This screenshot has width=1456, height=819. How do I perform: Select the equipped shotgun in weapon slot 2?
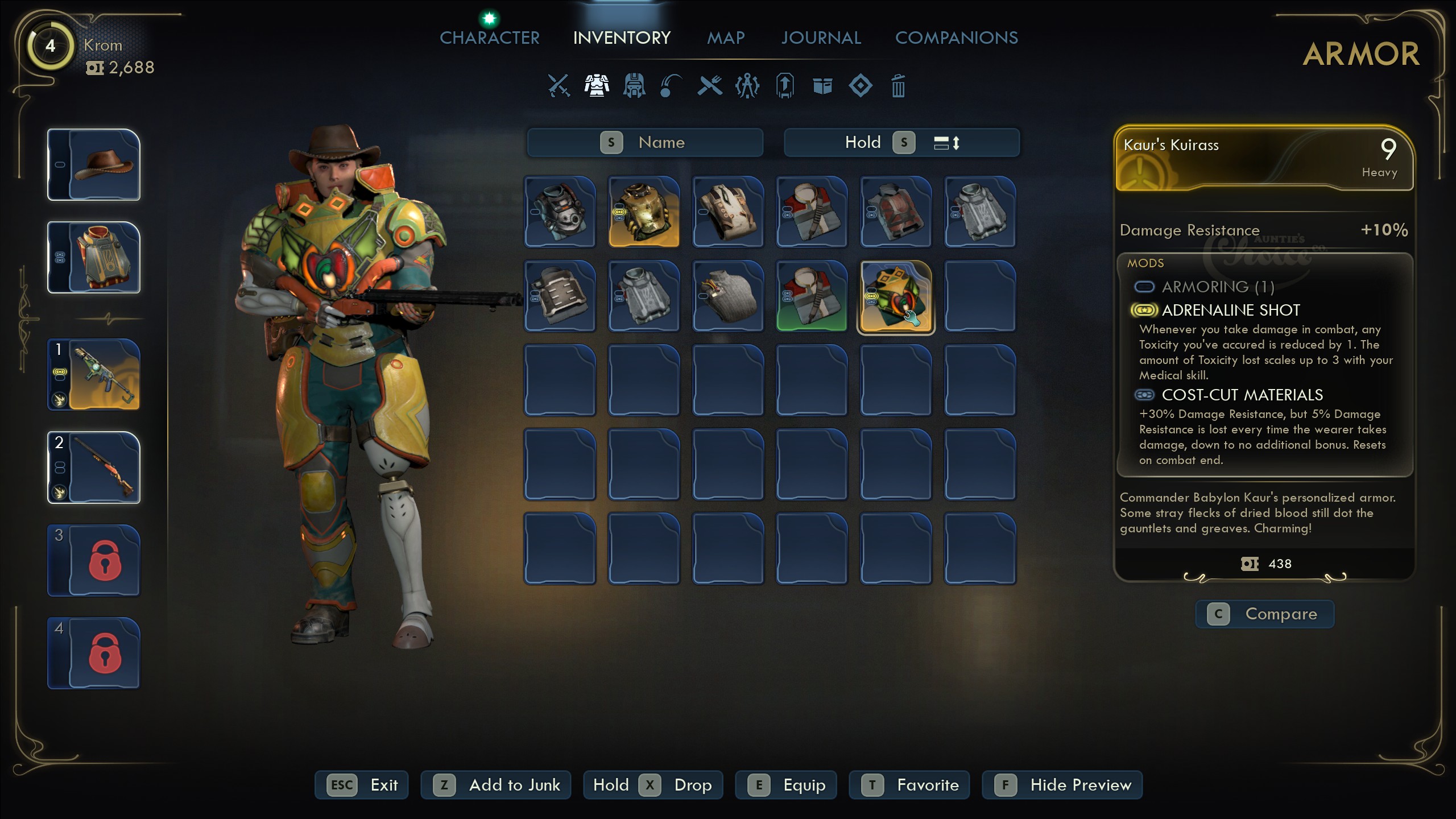(93, 468)
